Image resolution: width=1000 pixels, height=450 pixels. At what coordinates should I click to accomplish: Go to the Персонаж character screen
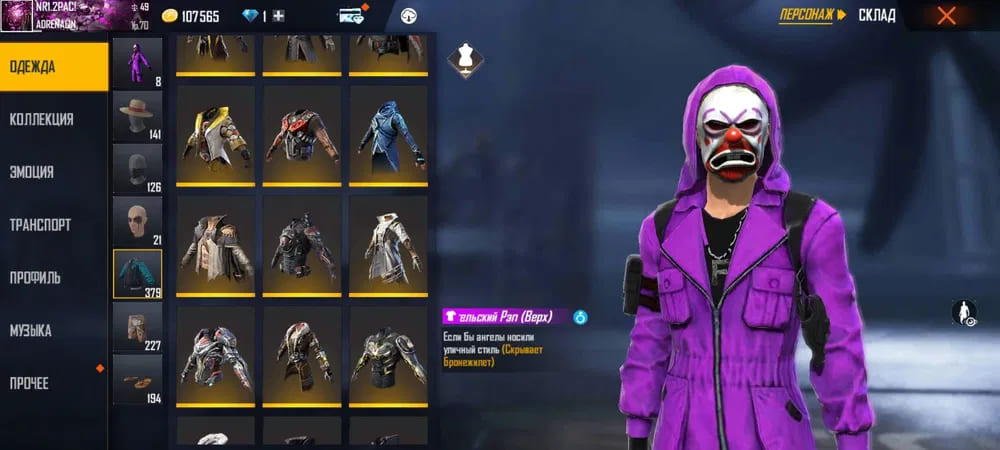pos(812,15)
